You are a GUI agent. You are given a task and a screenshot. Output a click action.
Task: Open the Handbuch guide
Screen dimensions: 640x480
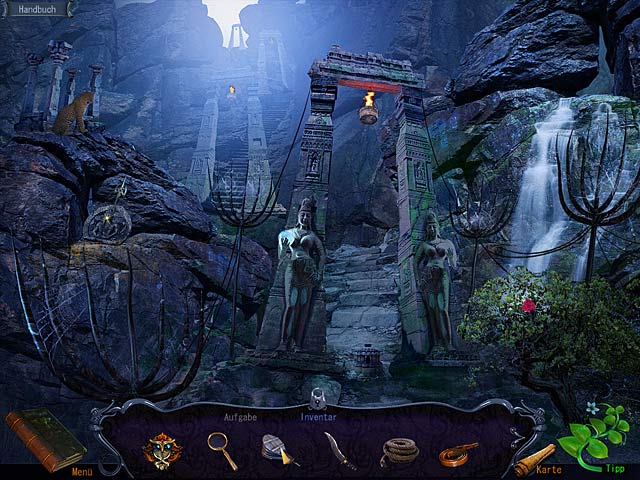pyautogui.click(x=38, y=8)
